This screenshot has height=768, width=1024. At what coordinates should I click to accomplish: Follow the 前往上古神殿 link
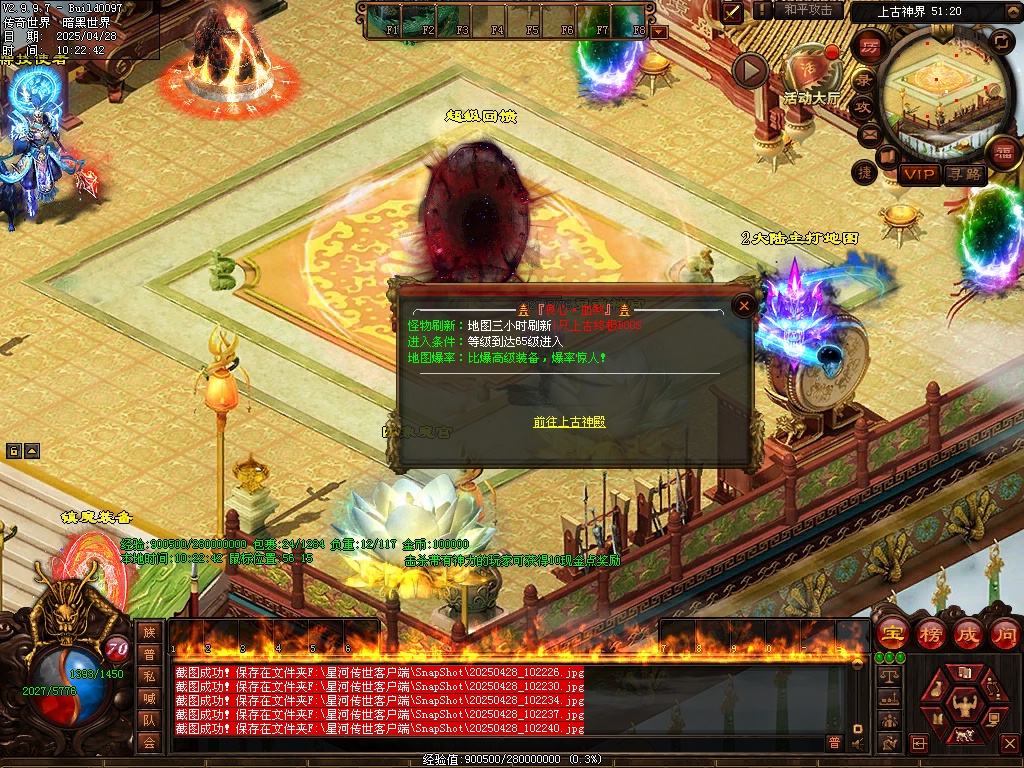pyautogui.click(x=569, y=422)
